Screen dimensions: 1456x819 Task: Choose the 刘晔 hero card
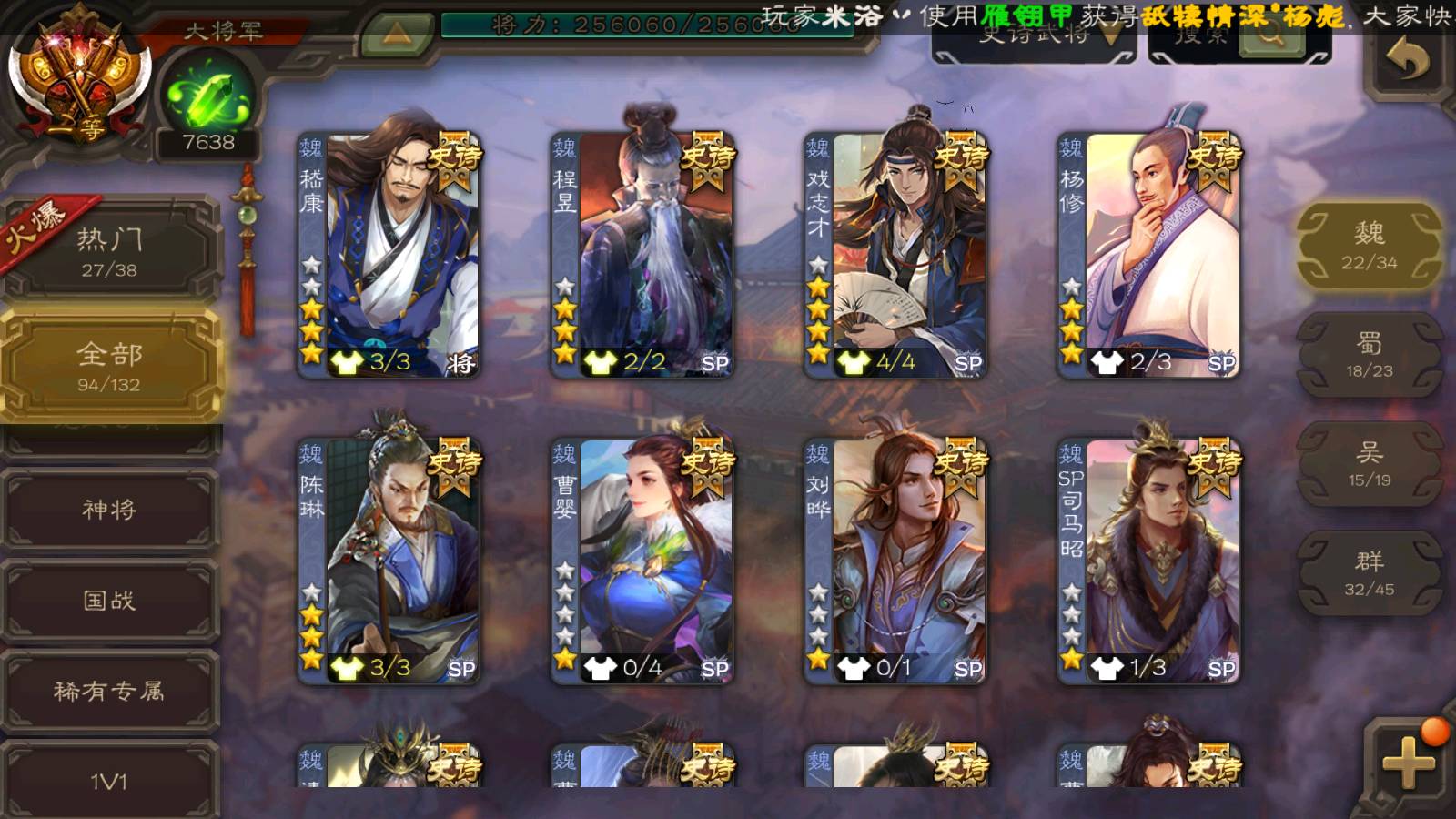pyautogui.click(x=895, y=561)
